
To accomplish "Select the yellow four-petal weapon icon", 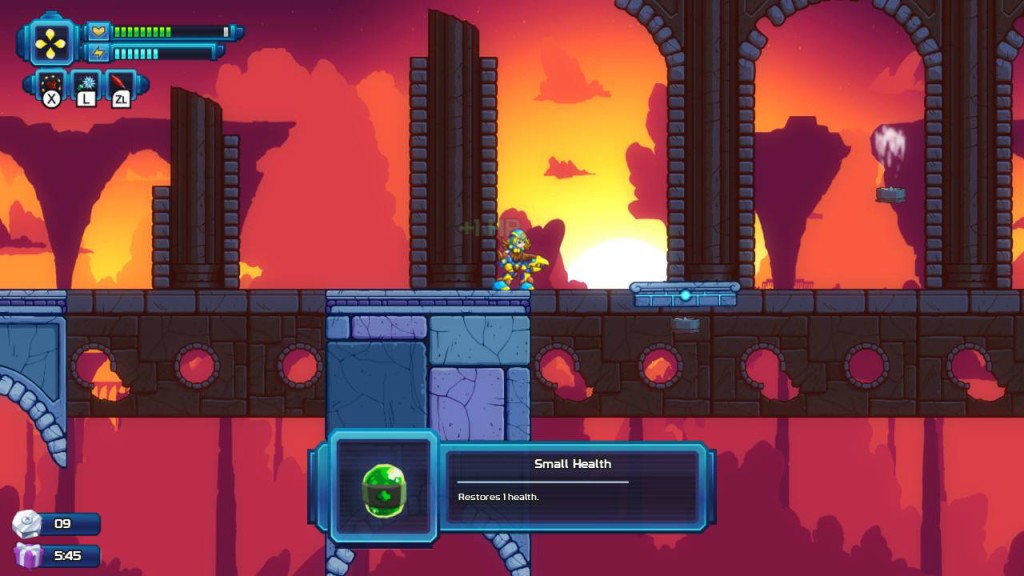I will pyautogui.click(x=49, y=42).
